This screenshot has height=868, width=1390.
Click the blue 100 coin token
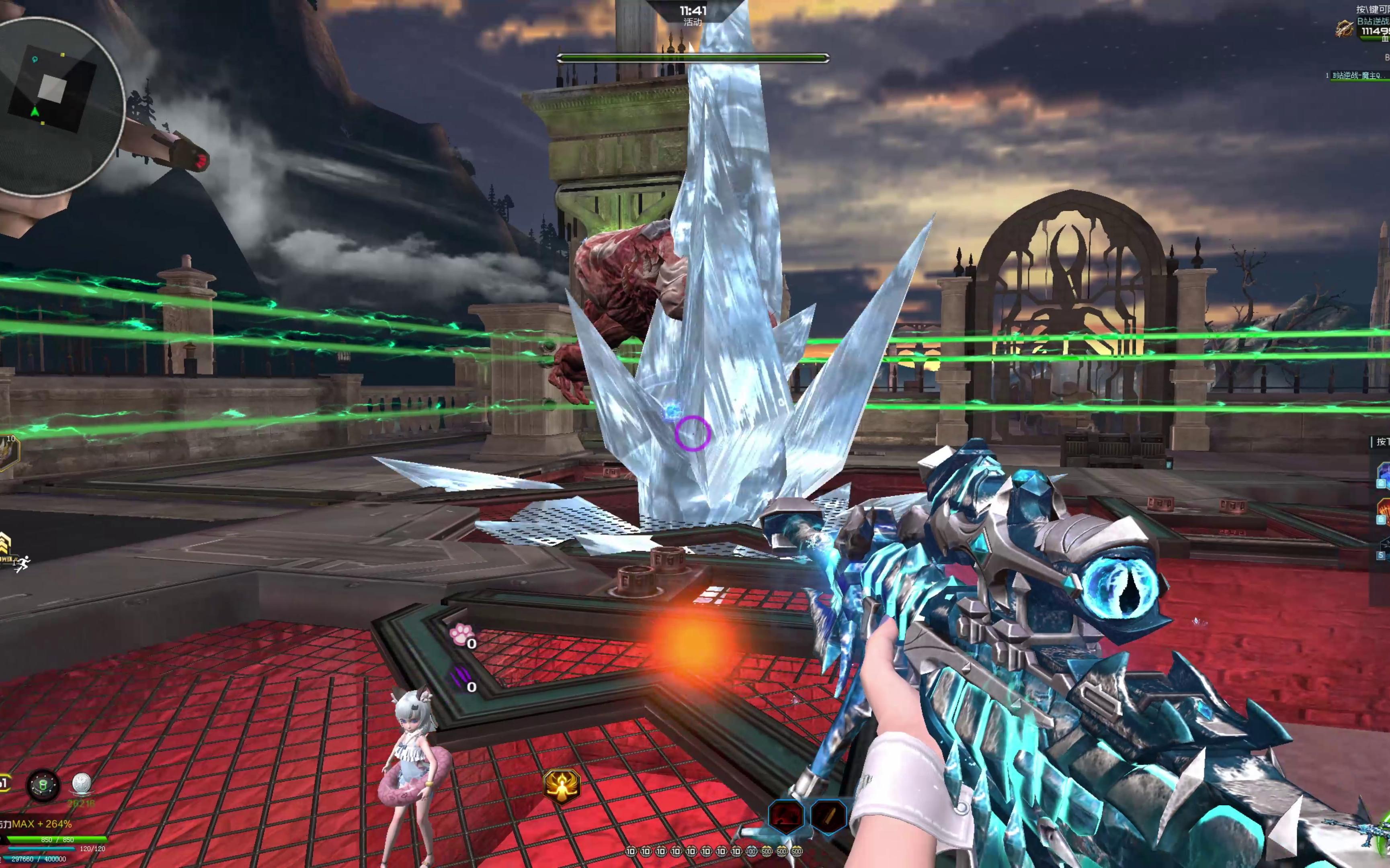pyautogui.click(x=751, y=852)
